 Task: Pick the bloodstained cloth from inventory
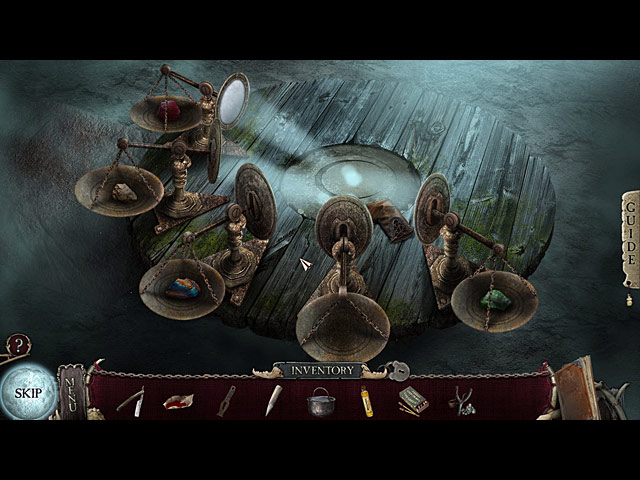178,401
